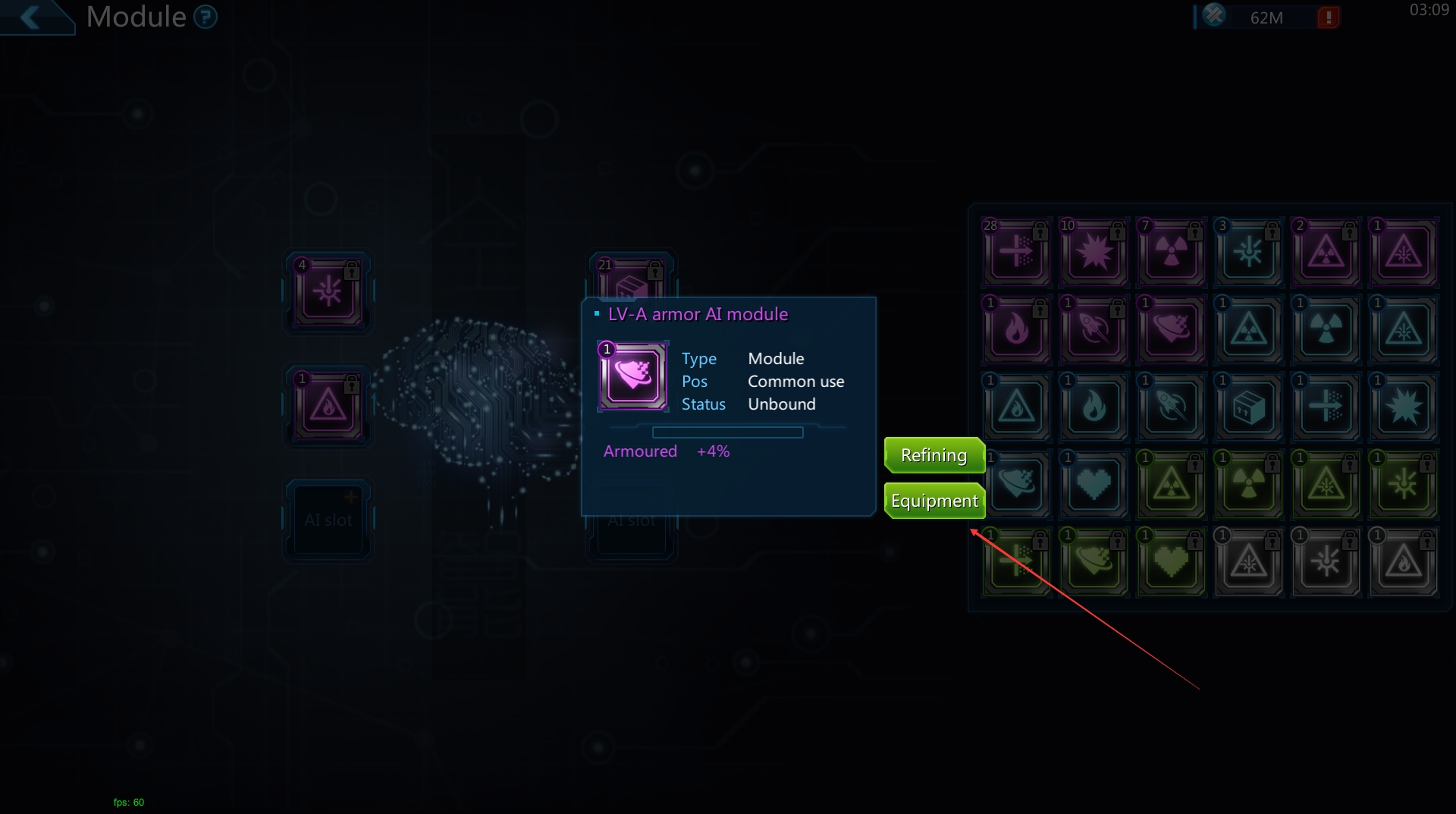Viewport: 1456px width, 814px height.
Task: Equip the module with the Equipment button
Action: pos(934,501)
